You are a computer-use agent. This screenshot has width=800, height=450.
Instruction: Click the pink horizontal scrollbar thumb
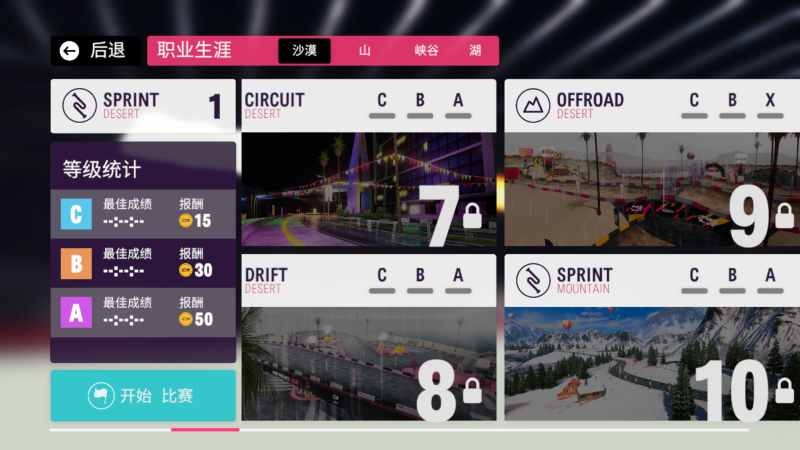click(205, 430)
